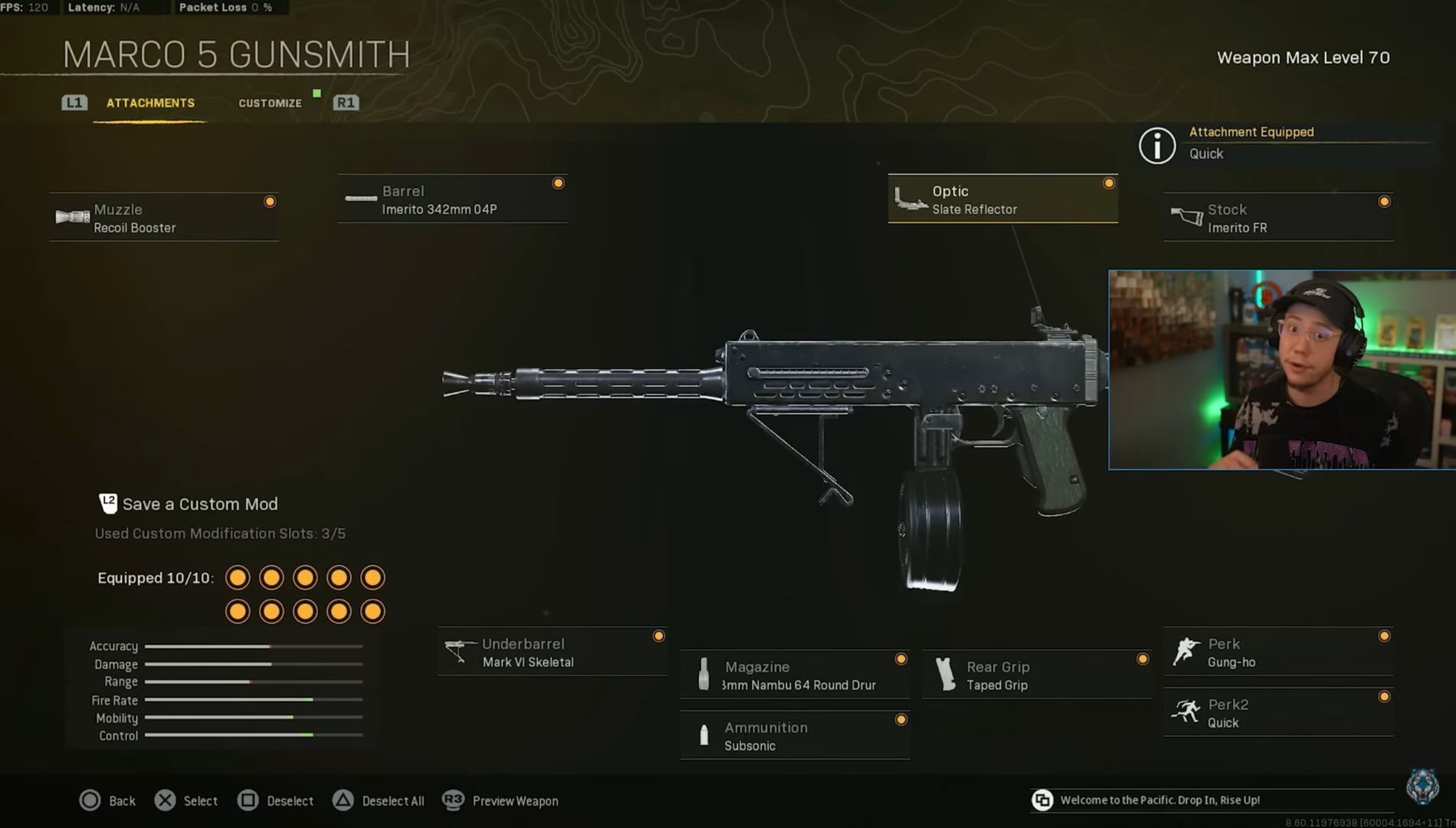
Task: Click the attachment info icon
Action: pos(1156,146)
